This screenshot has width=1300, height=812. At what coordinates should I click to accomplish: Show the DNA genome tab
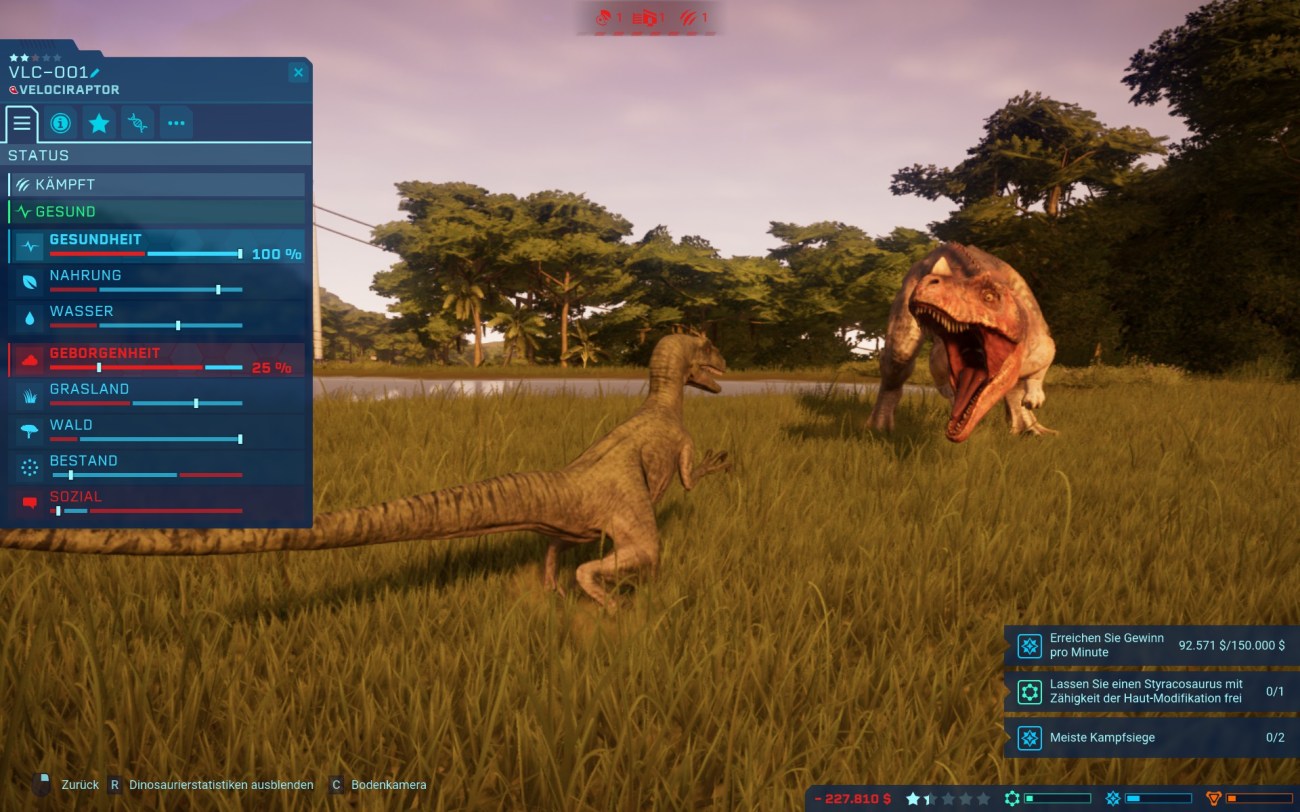(138, 123)
